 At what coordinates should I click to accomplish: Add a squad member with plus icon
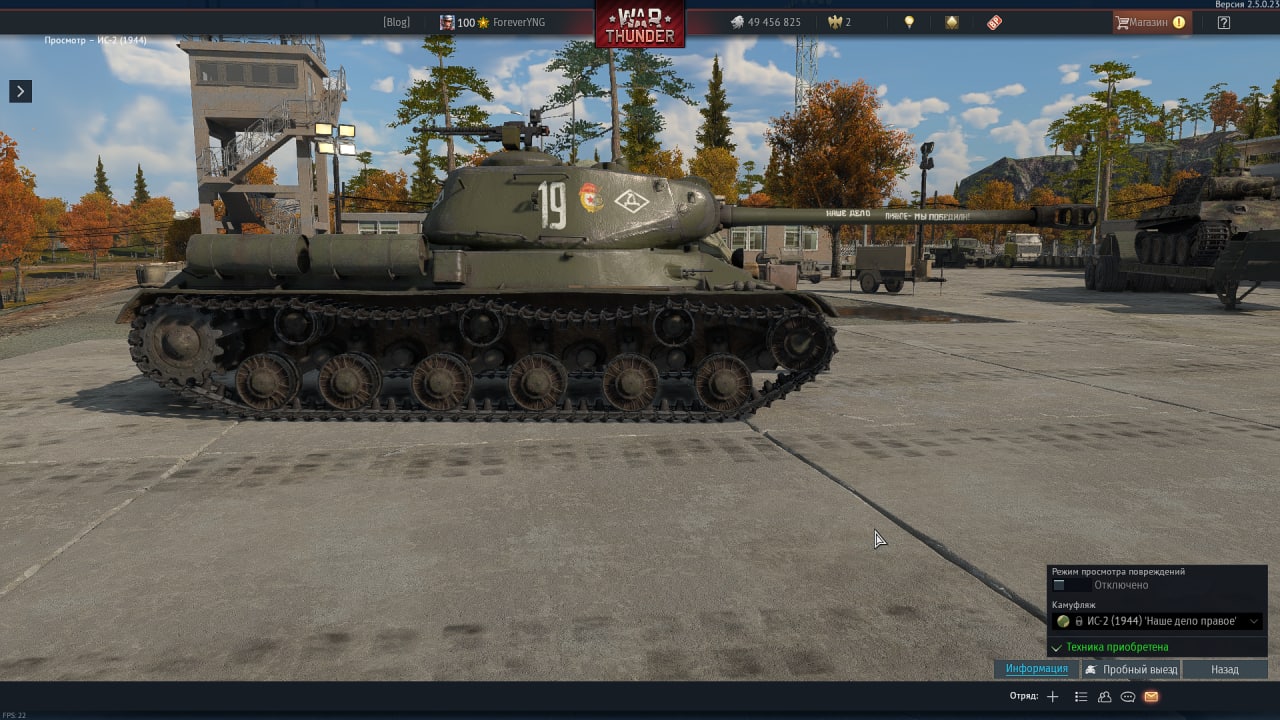tap(1052, 697)
